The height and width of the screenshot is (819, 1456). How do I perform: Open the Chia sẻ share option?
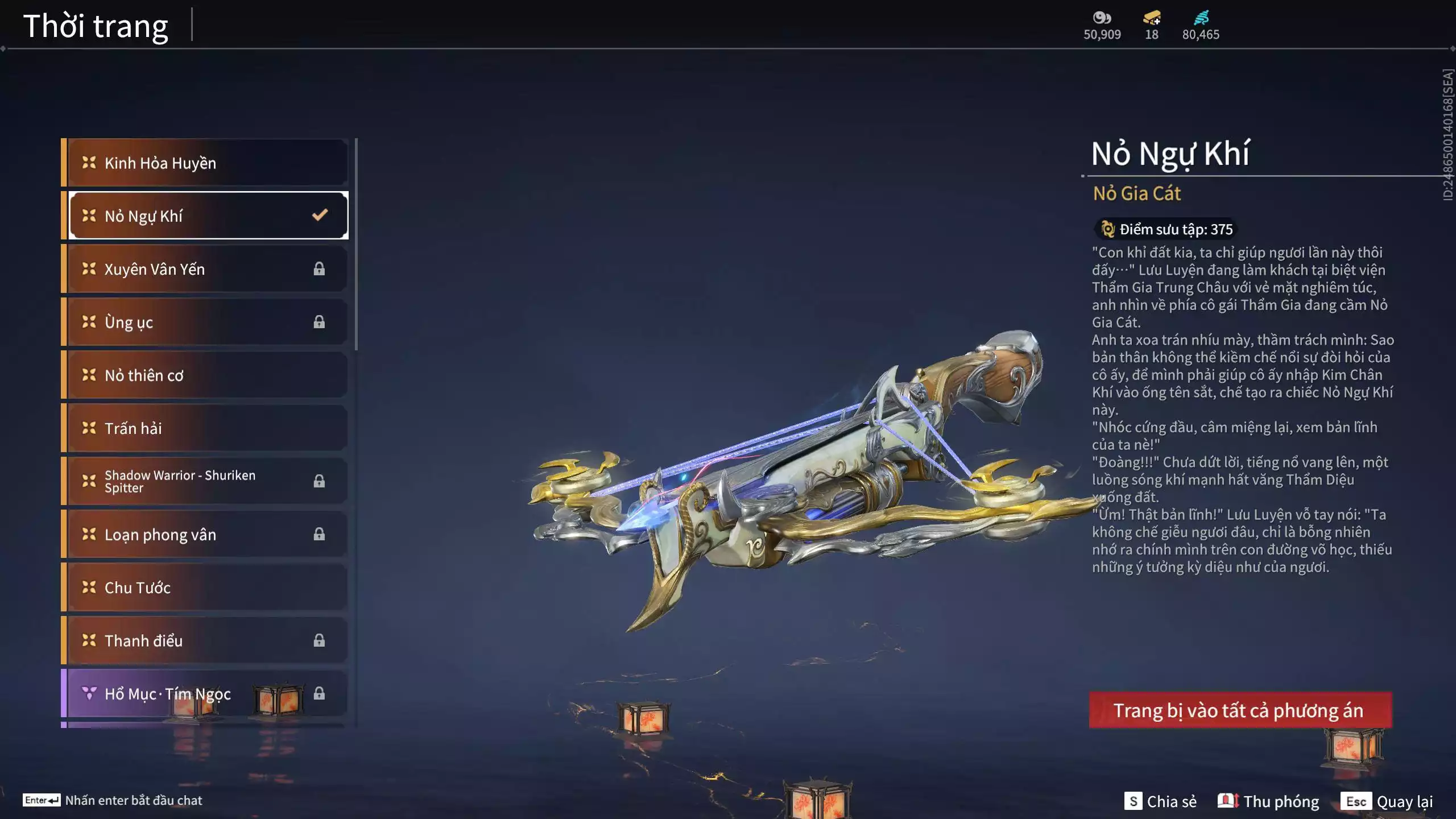1160,801
